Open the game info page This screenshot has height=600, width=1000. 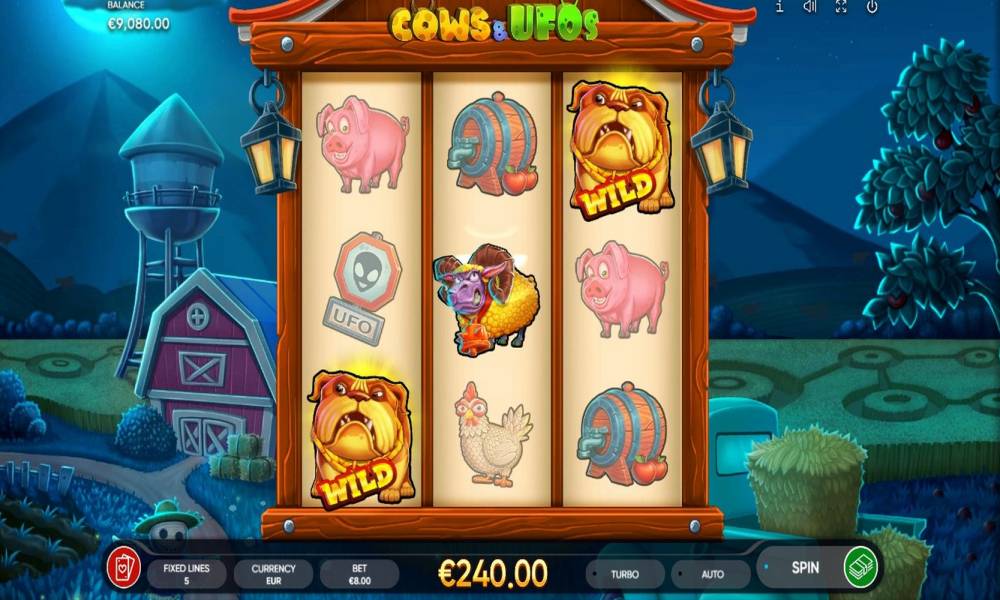[x=780, y=7]
